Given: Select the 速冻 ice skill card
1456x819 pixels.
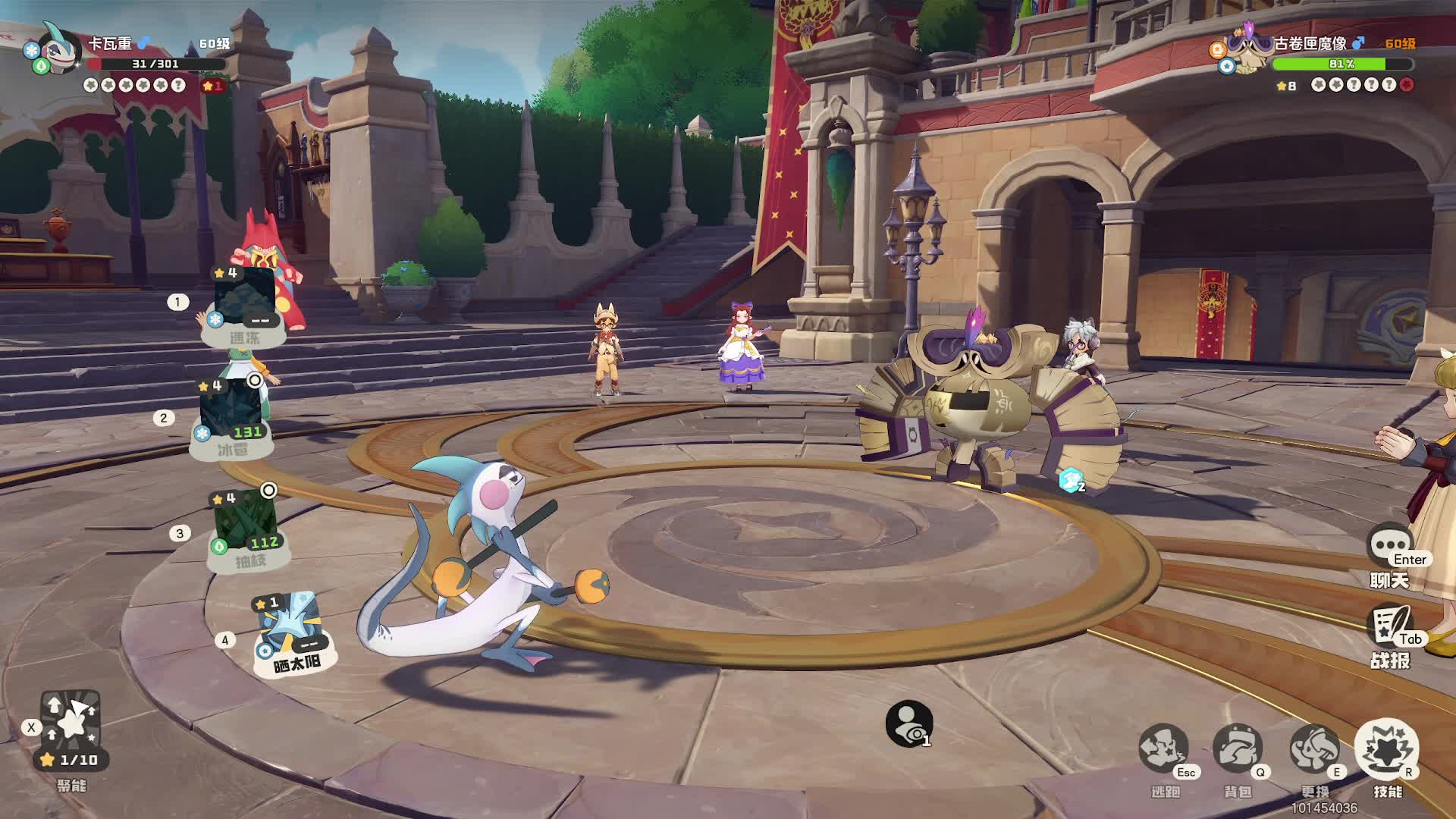Looking at the screenshot, I should click(x=244, y=305).
